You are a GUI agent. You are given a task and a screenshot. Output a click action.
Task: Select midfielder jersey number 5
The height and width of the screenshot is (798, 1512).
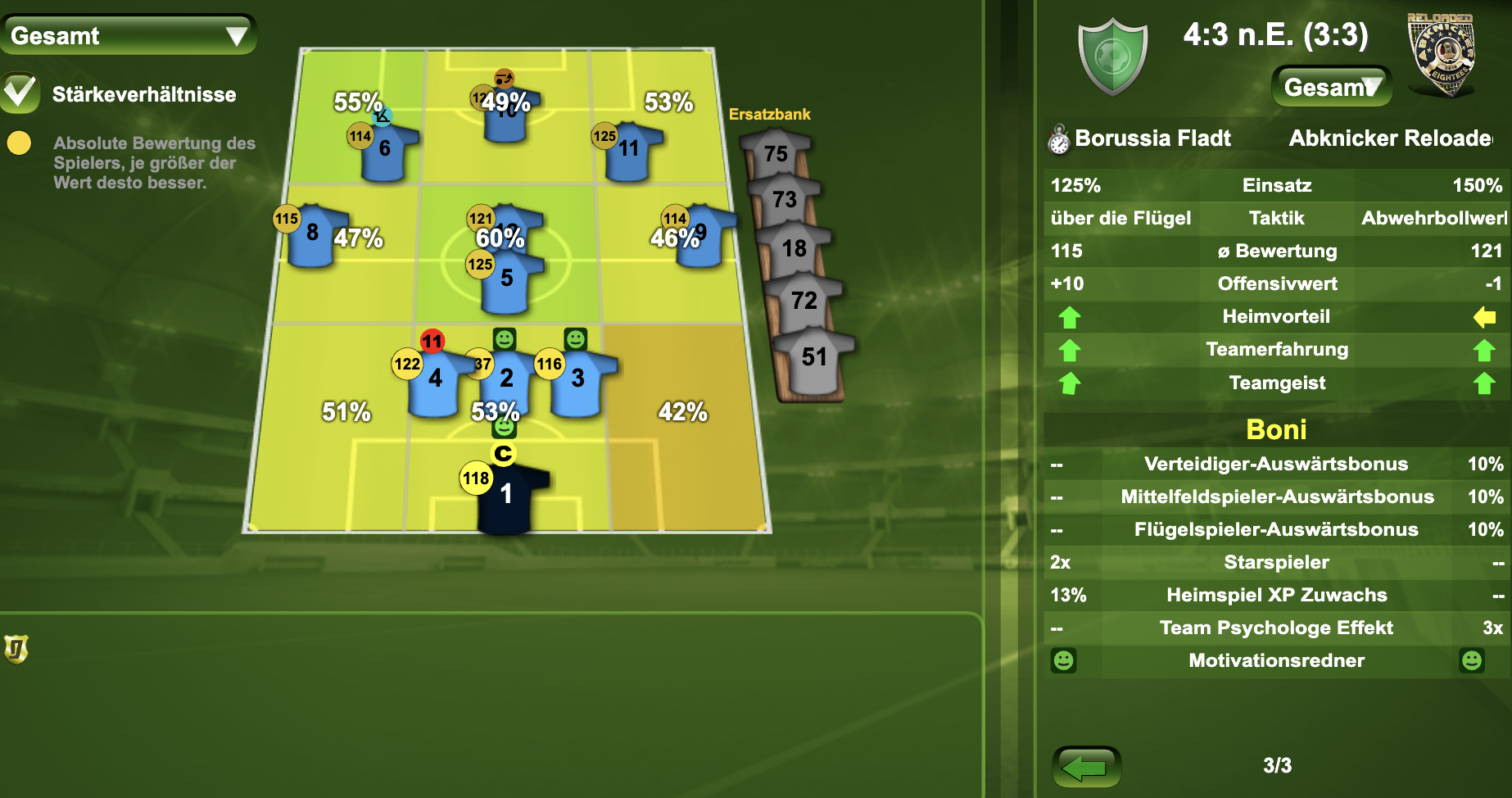(506, 283)
